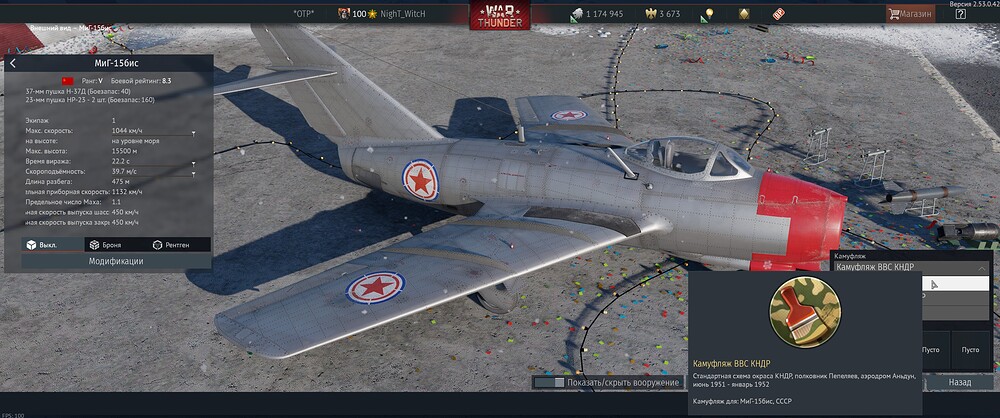Click the War Thunder logo button
The width and height of the screenshot is (1000, 418).
coord(499,15)
